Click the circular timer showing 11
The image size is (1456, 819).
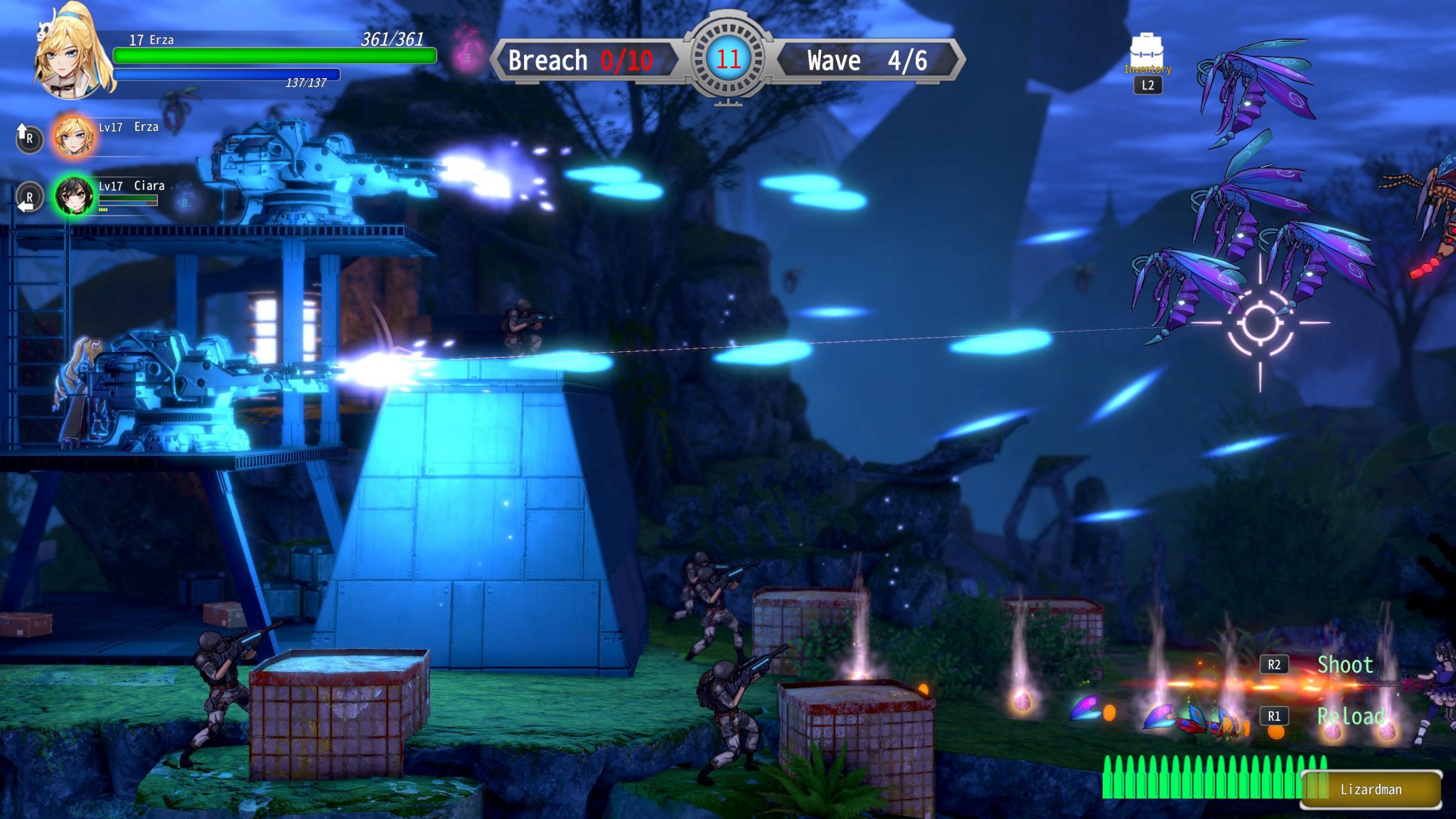[x=728, y=57]
